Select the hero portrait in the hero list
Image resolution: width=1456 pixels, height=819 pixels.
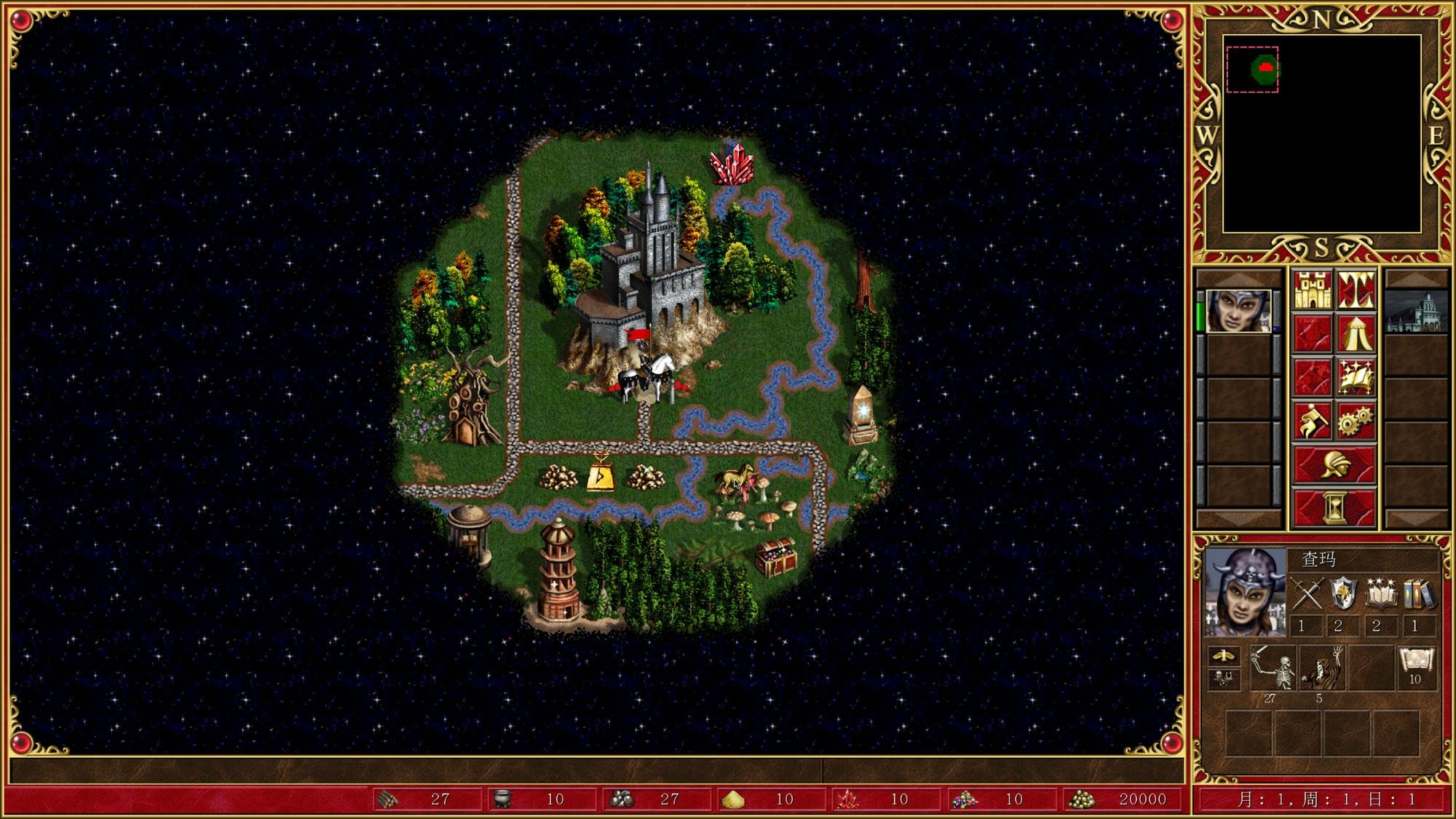[1238, 311]
